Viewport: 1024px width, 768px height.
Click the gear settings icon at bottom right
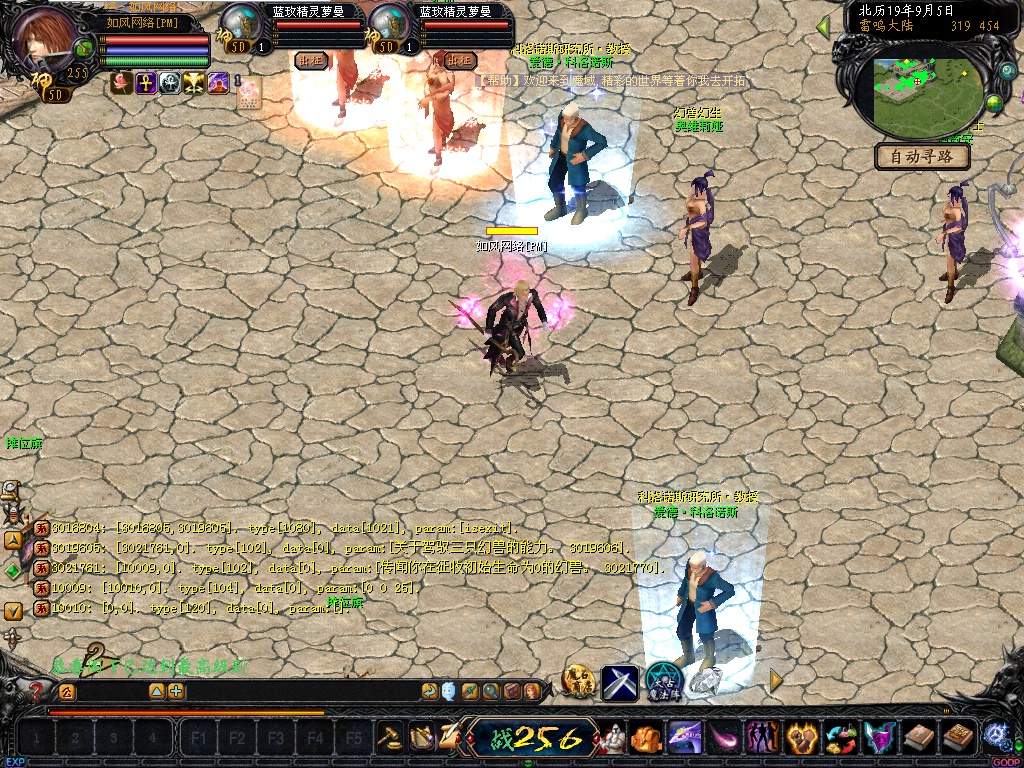point(995,736)
